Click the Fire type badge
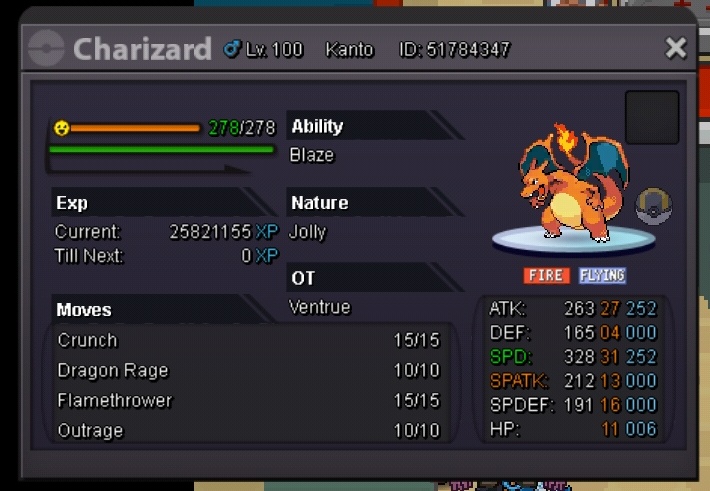This screenshot has width=710, height=491. tap(546, 275)
